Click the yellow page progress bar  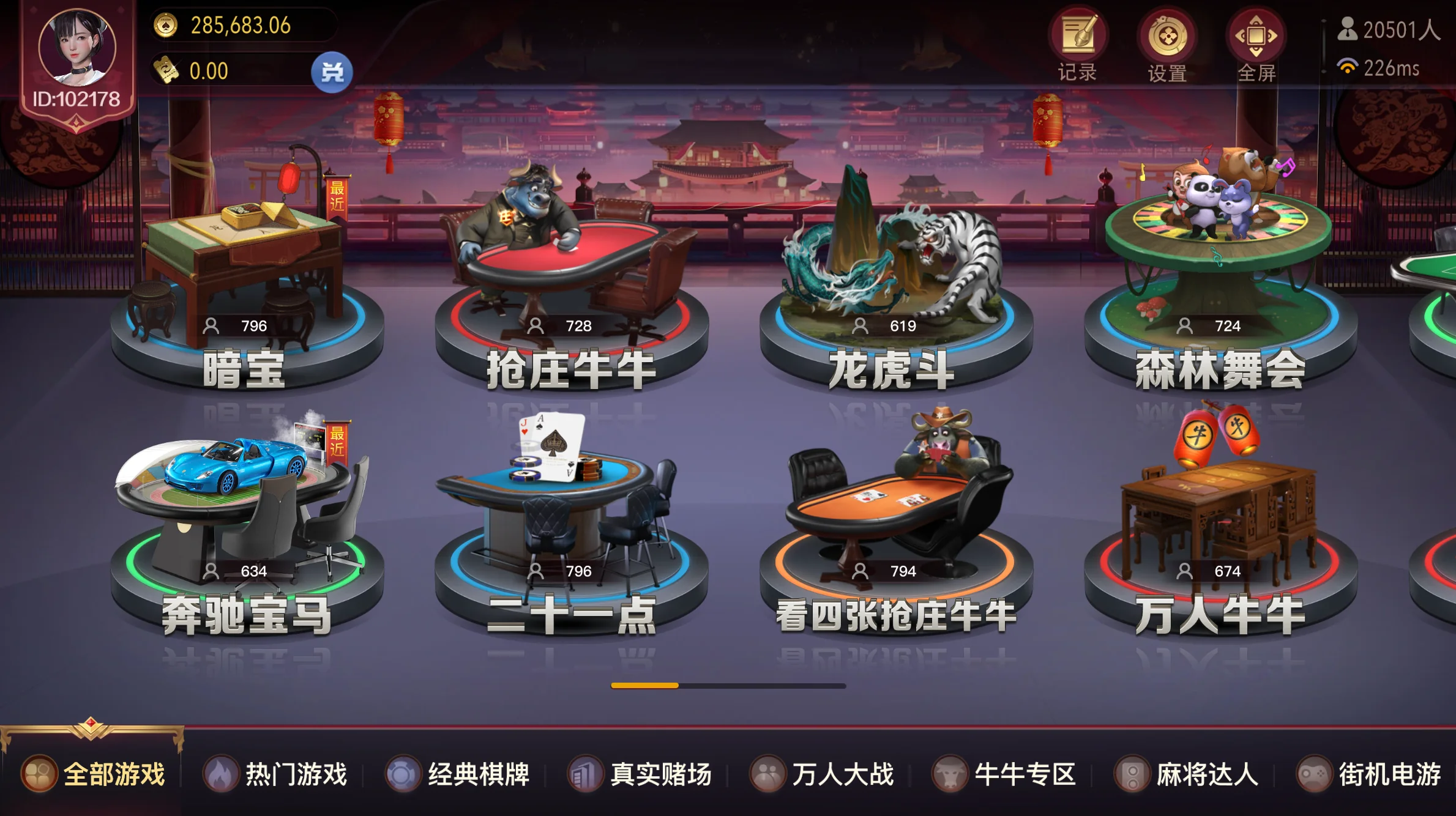click(646, 686)
